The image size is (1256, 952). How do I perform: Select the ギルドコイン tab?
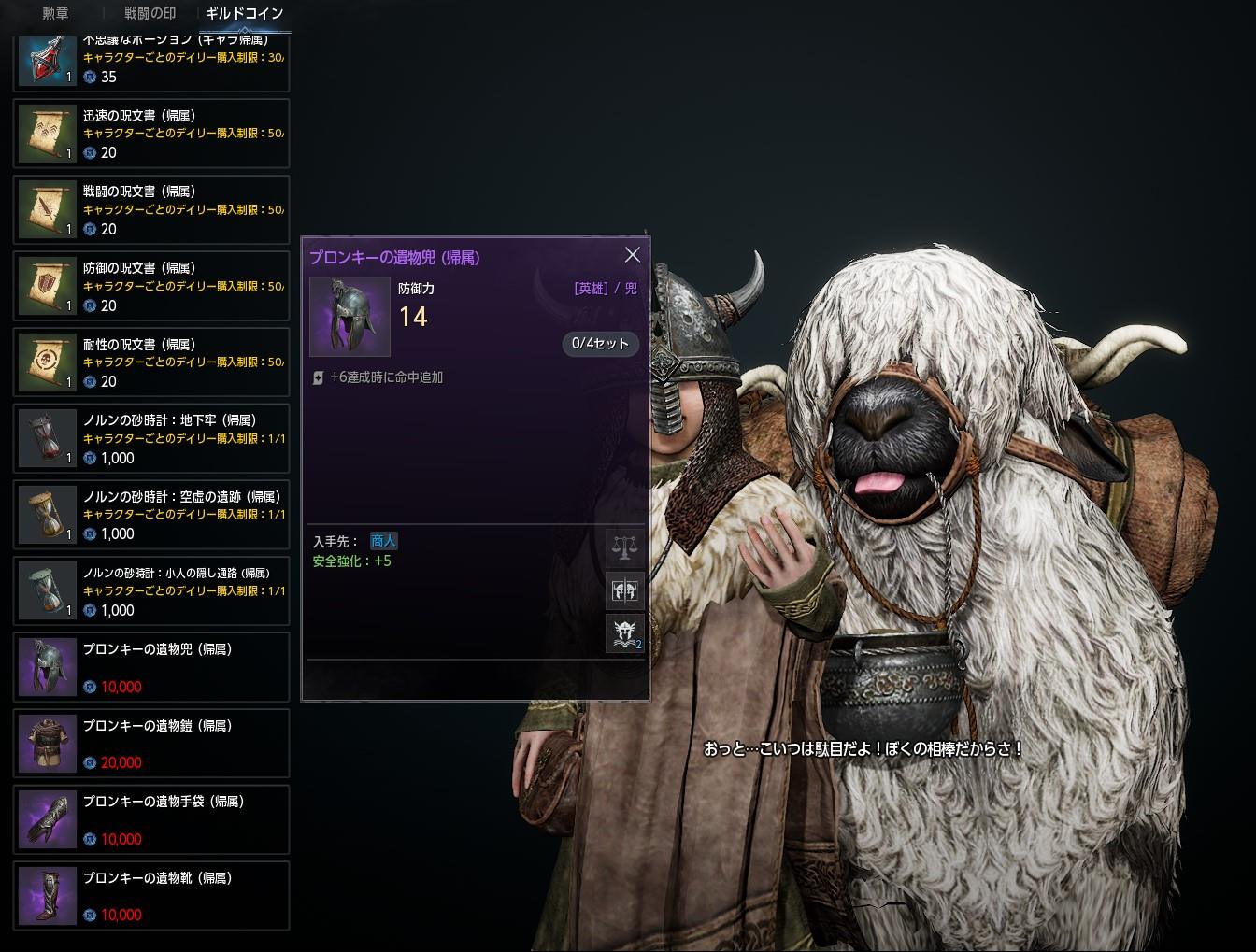(244, 14)
